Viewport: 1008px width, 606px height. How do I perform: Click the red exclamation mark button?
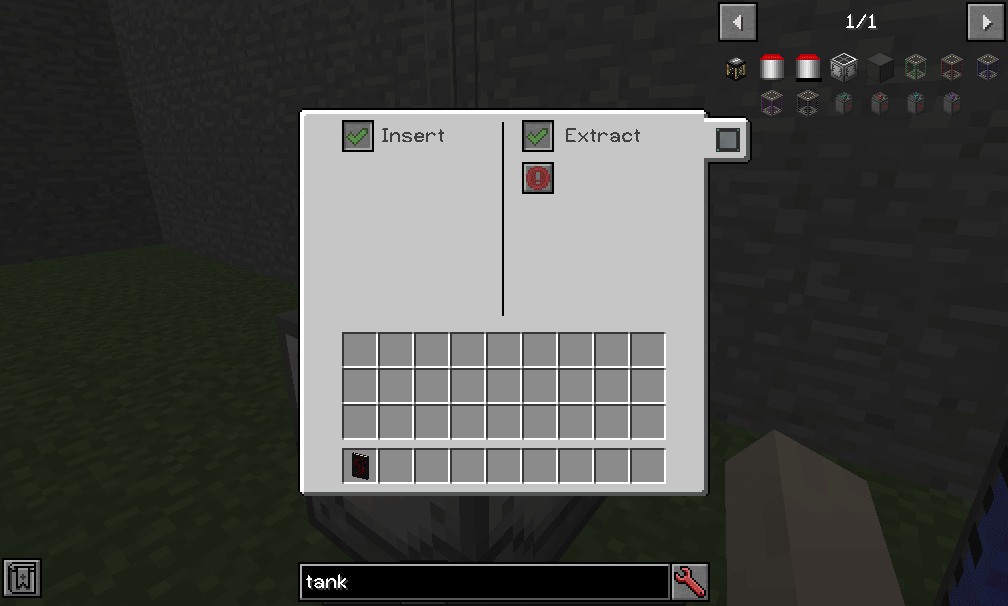click(538, 178)
